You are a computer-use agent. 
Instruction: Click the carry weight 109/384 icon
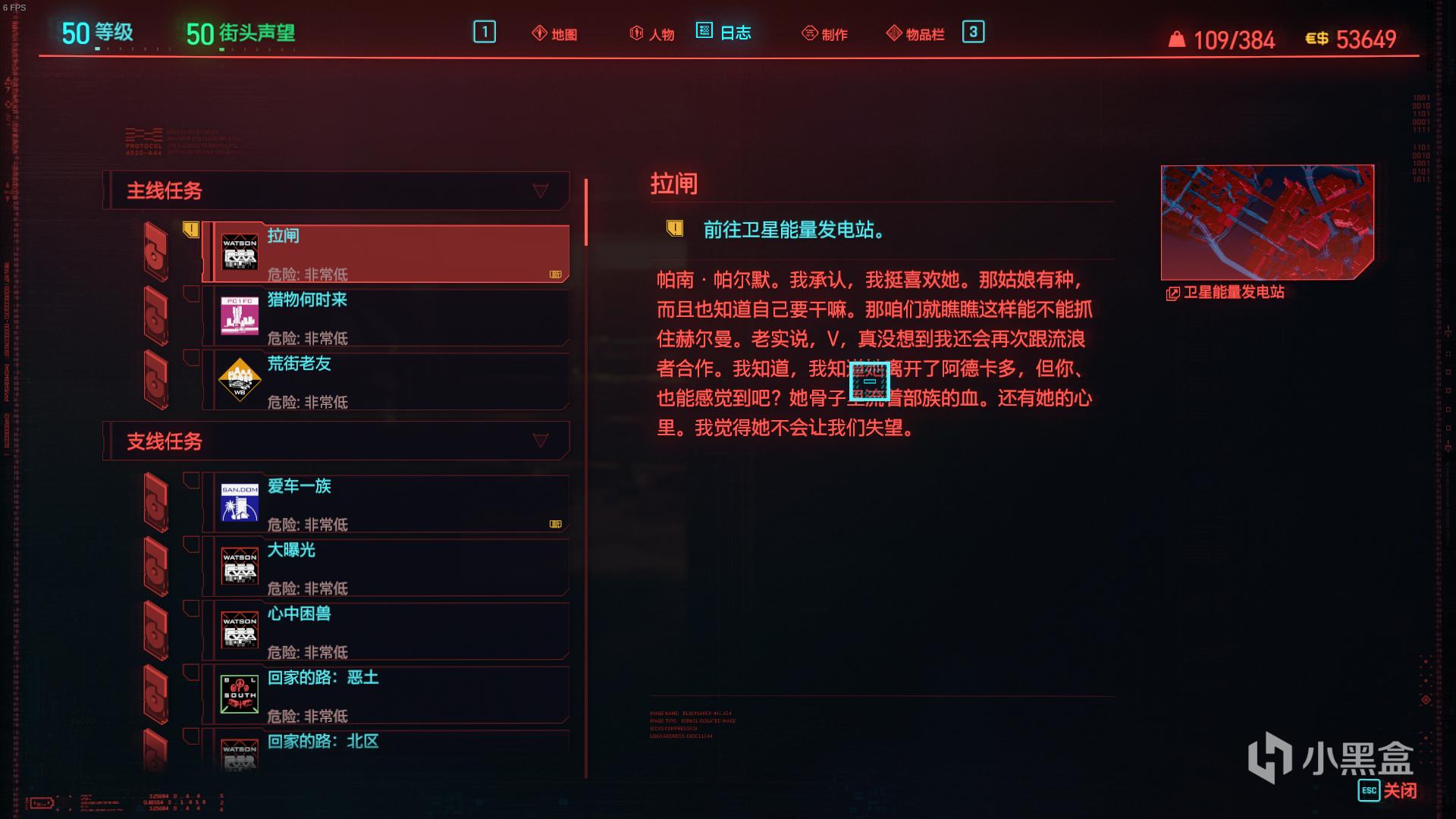coord(1180,39)
